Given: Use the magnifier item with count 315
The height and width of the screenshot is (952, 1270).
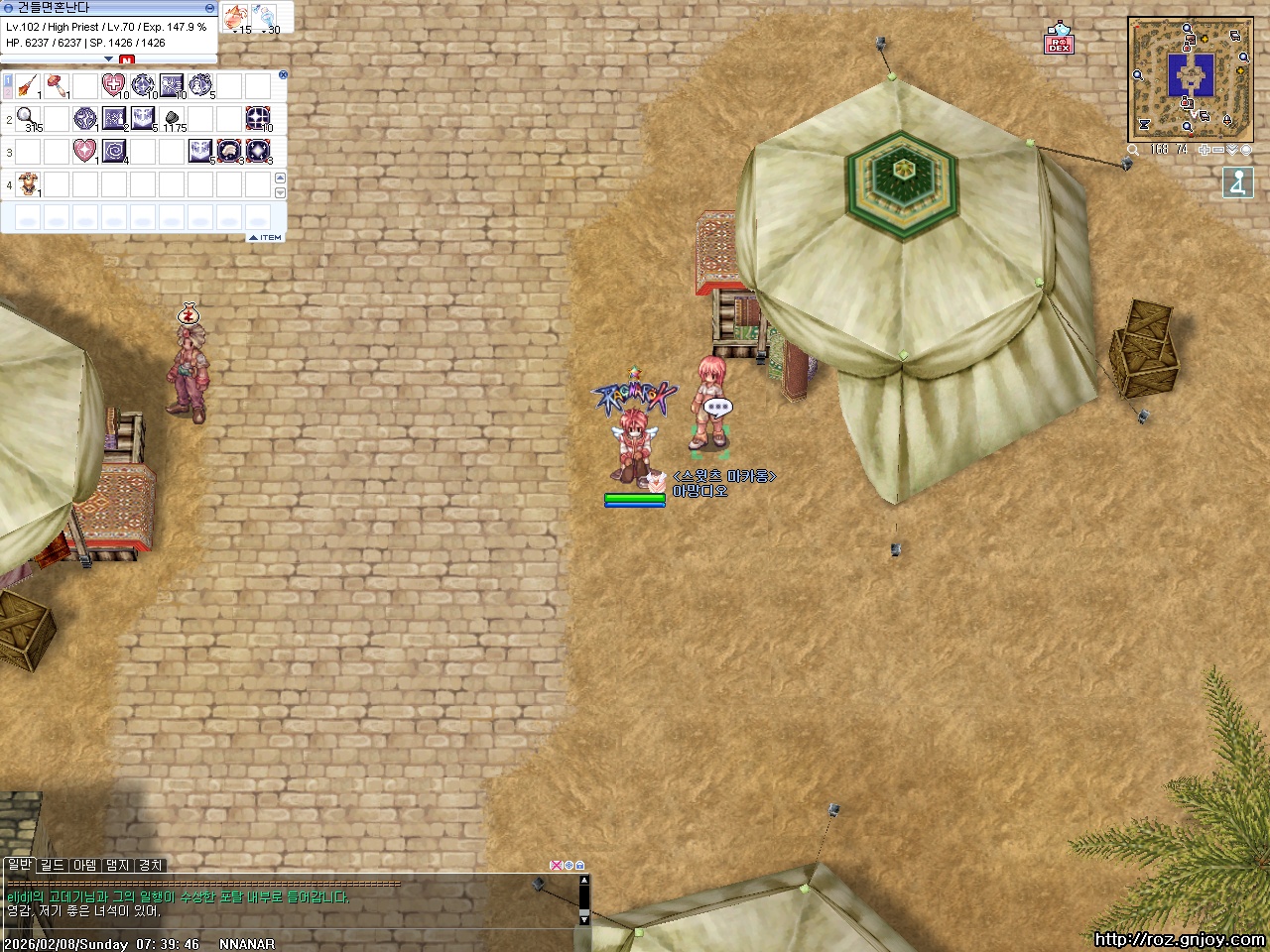Looking at the screenshot, I should point(27,119).
